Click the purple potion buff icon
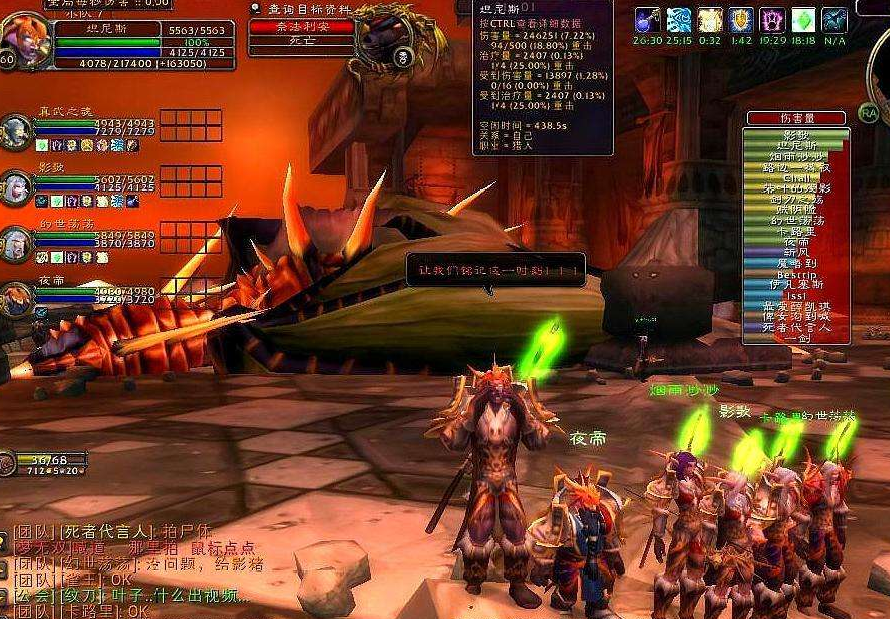The width and height of the screenshot is (890, 619). tap(647, 20)
